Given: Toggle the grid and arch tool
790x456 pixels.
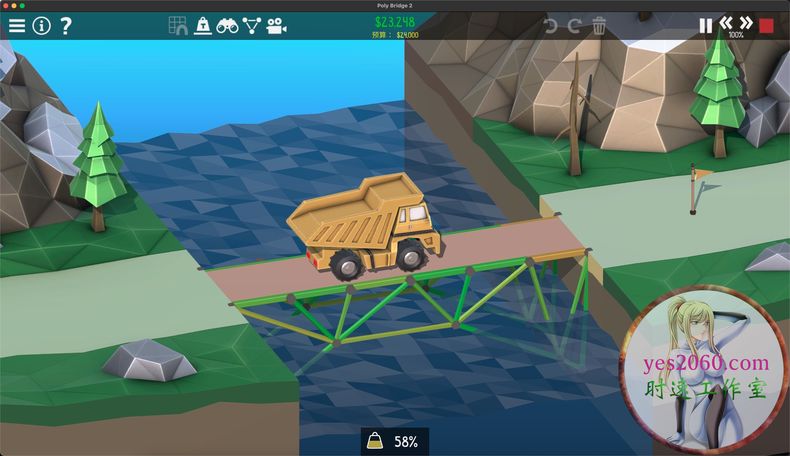Looking at the screenshot, I should click(x=178, y=26).
